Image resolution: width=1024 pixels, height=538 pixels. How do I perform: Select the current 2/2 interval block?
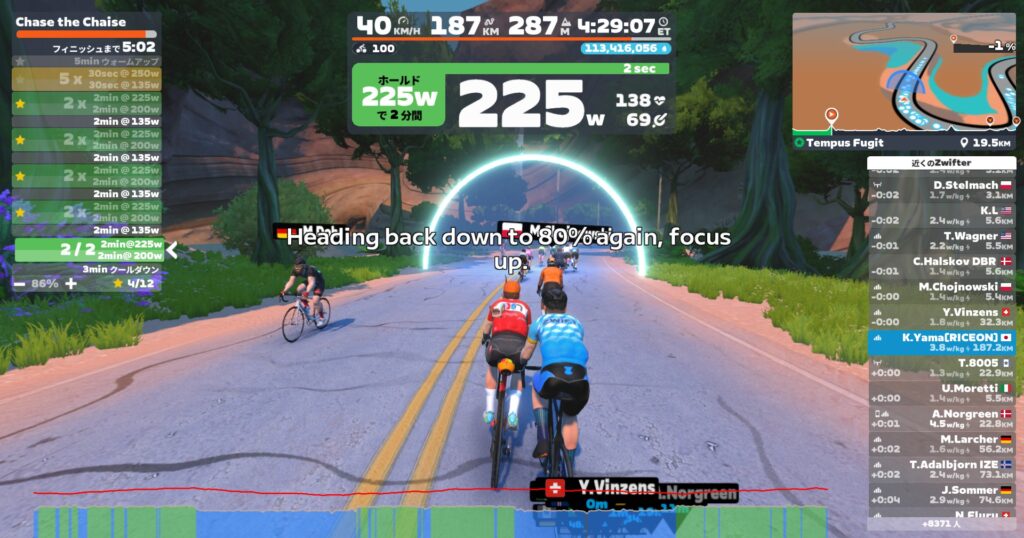88,250
